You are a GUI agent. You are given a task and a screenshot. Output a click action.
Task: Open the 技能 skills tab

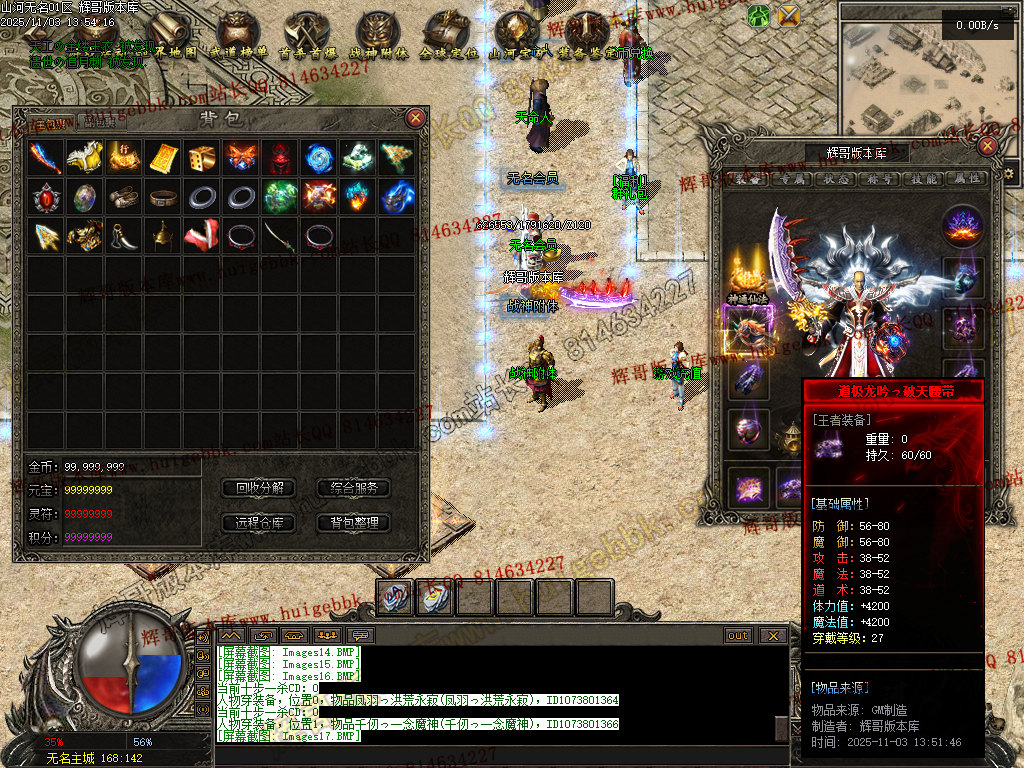(x=925, y=179)
